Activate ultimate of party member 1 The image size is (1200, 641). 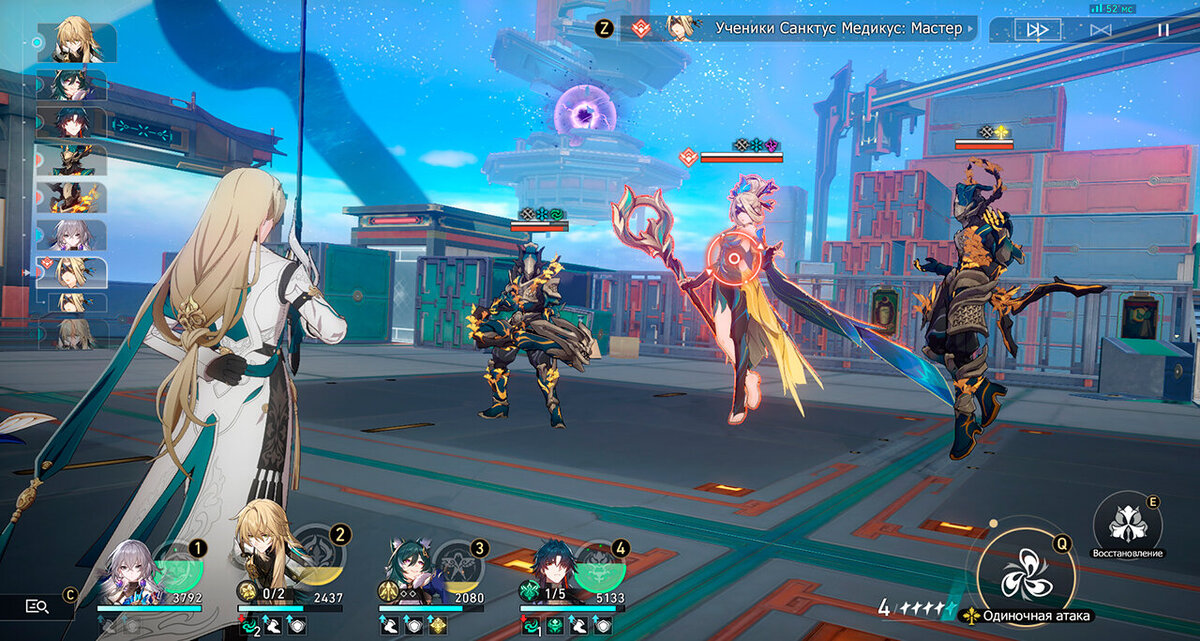pyautogui.click(x=180, y=565)
